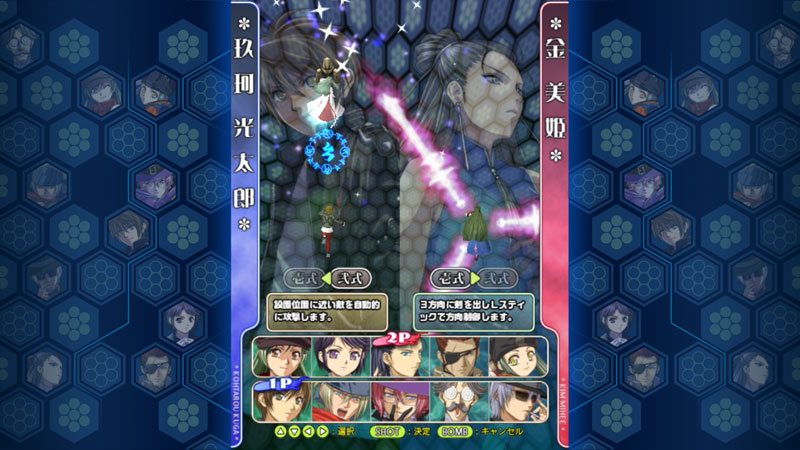The height and width of the screenshot is (450, 800).
Task: Pick the dark-haired character under 2P marker
Action: [397, 359]
